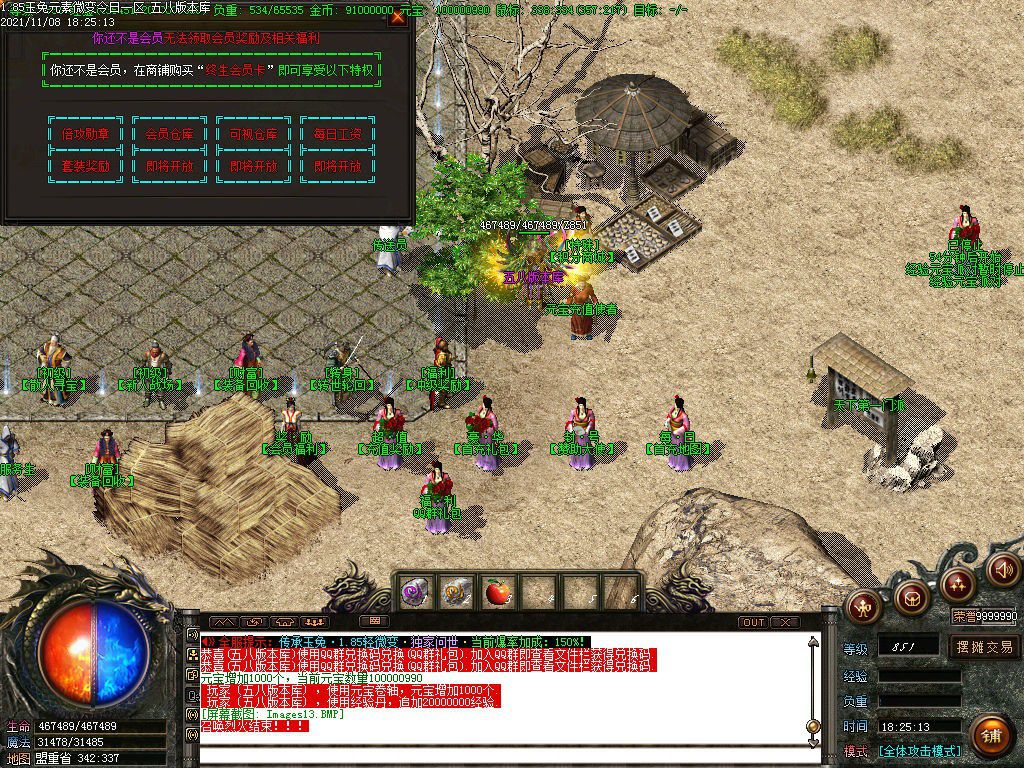Open the round character figure icon
This screenshot has height=768, width=1024.
(863, 604)
